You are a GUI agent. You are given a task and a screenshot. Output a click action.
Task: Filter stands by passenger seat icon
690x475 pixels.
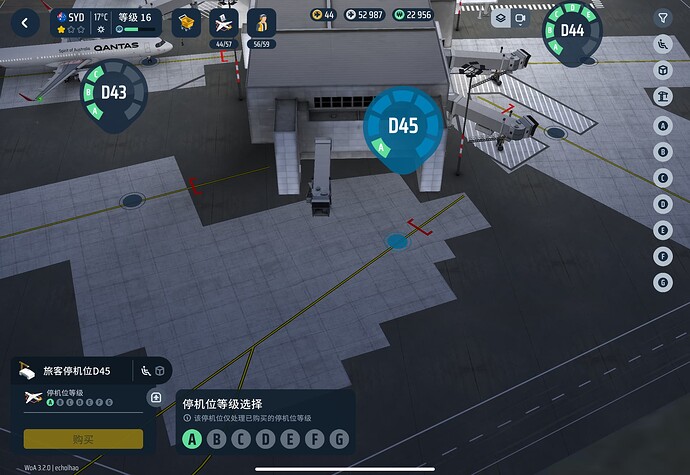[662, 44]
